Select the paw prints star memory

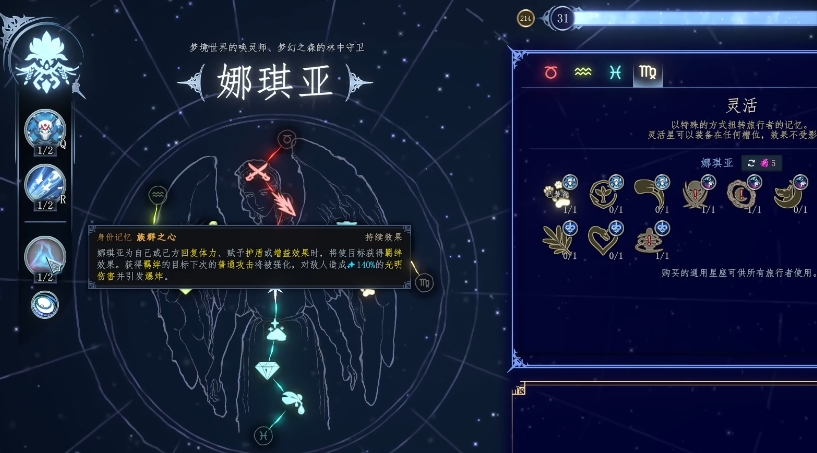[x=558, y=192]
